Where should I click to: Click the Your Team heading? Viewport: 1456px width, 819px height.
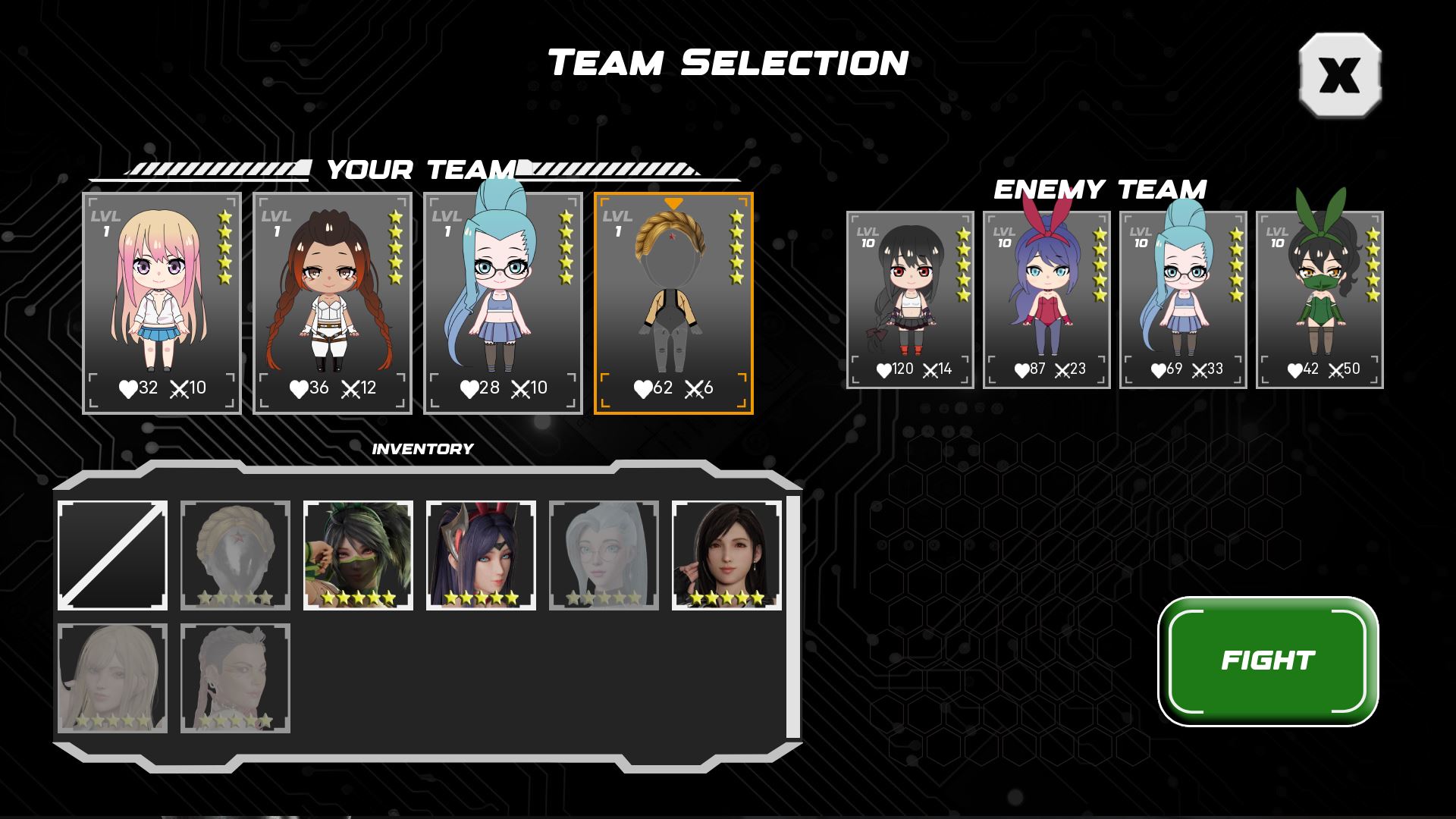422,170
